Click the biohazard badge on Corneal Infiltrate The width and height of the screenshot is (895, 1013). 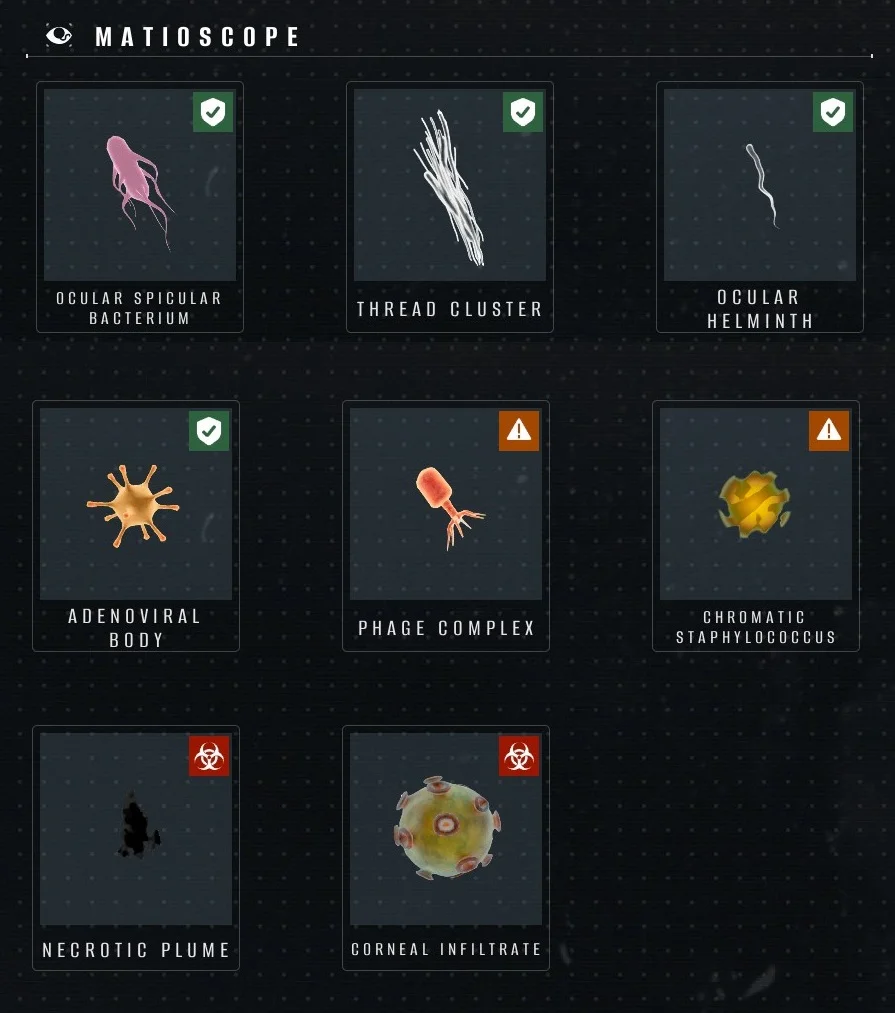click(x=519, y=756)
